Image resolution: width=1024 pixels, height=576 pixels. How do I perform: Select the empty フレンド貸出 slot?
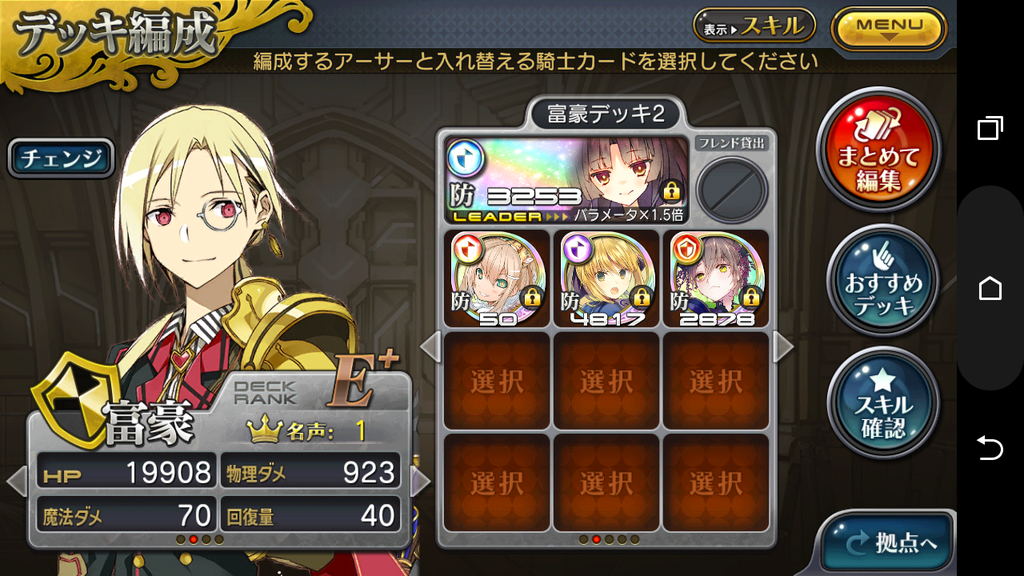pyautogui.click(x=732, y=189)
